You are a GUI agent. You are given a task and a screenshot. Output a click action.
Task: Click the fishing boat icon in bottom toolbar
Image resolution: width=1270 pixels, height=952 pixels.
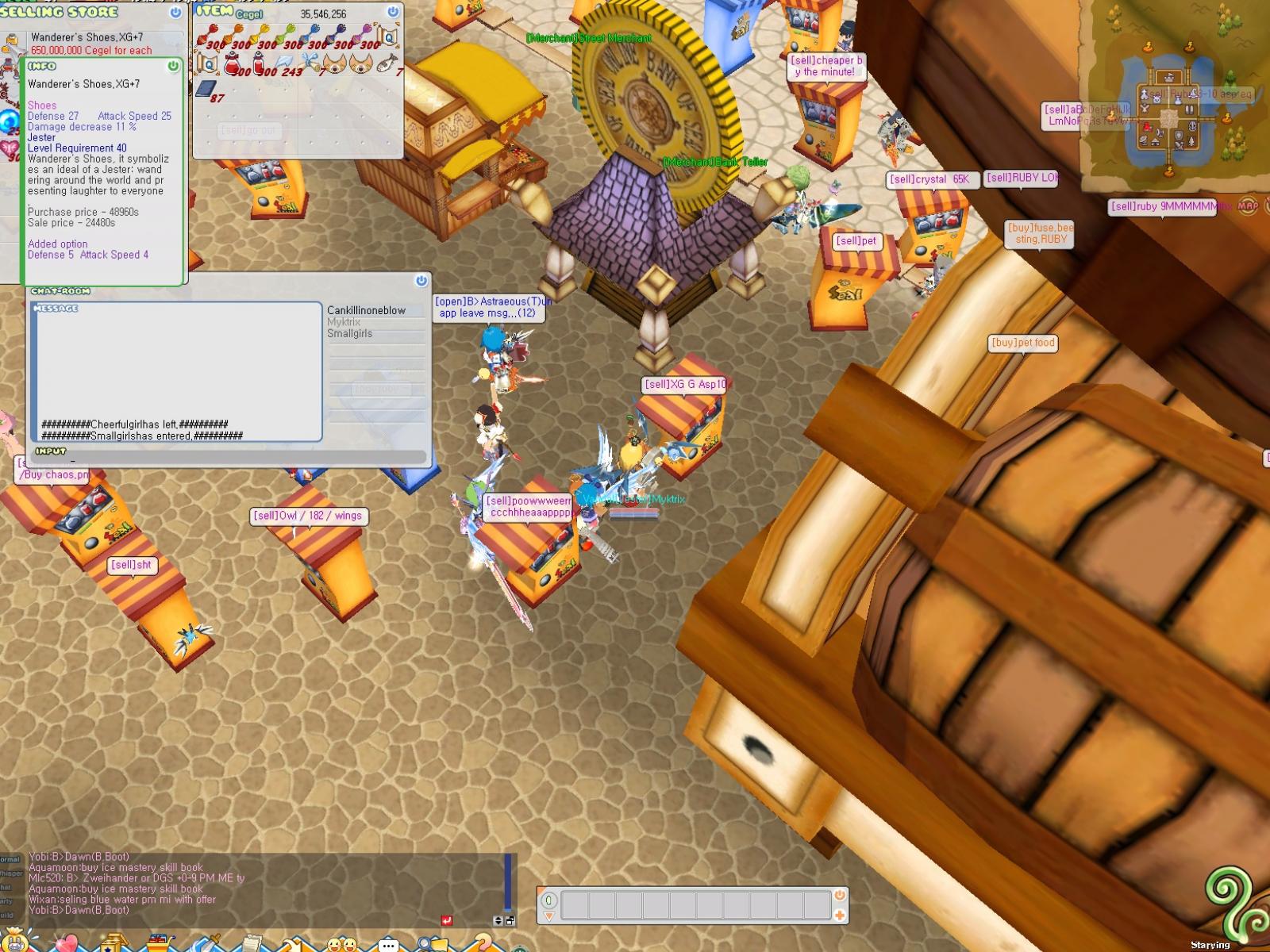point(160,942)
